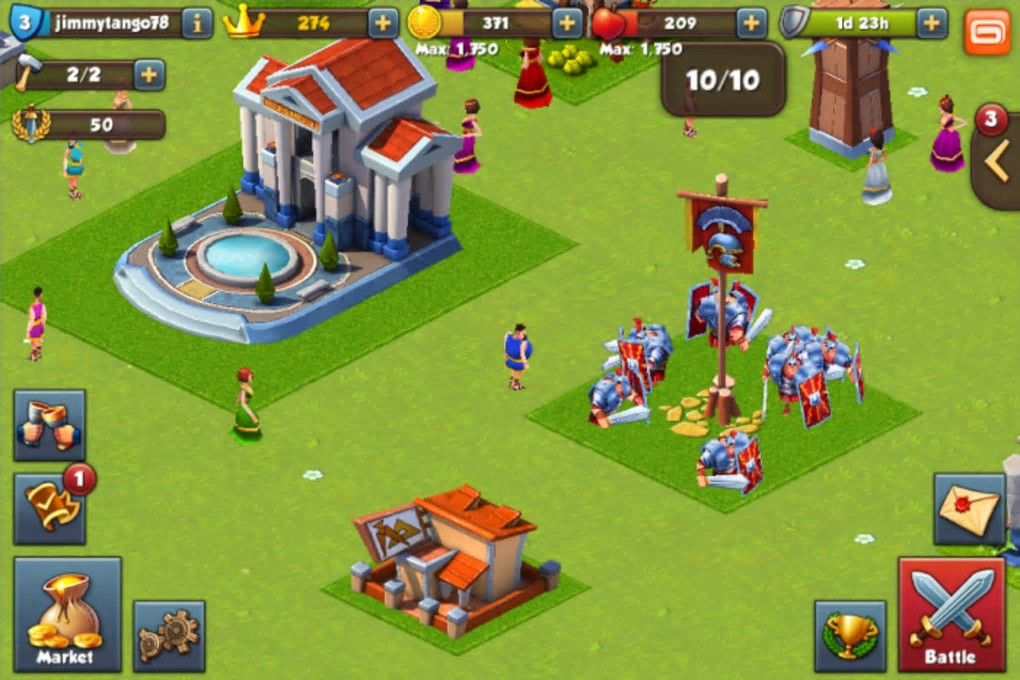Open the player info button beside jimmytango78

coord(197,23)
